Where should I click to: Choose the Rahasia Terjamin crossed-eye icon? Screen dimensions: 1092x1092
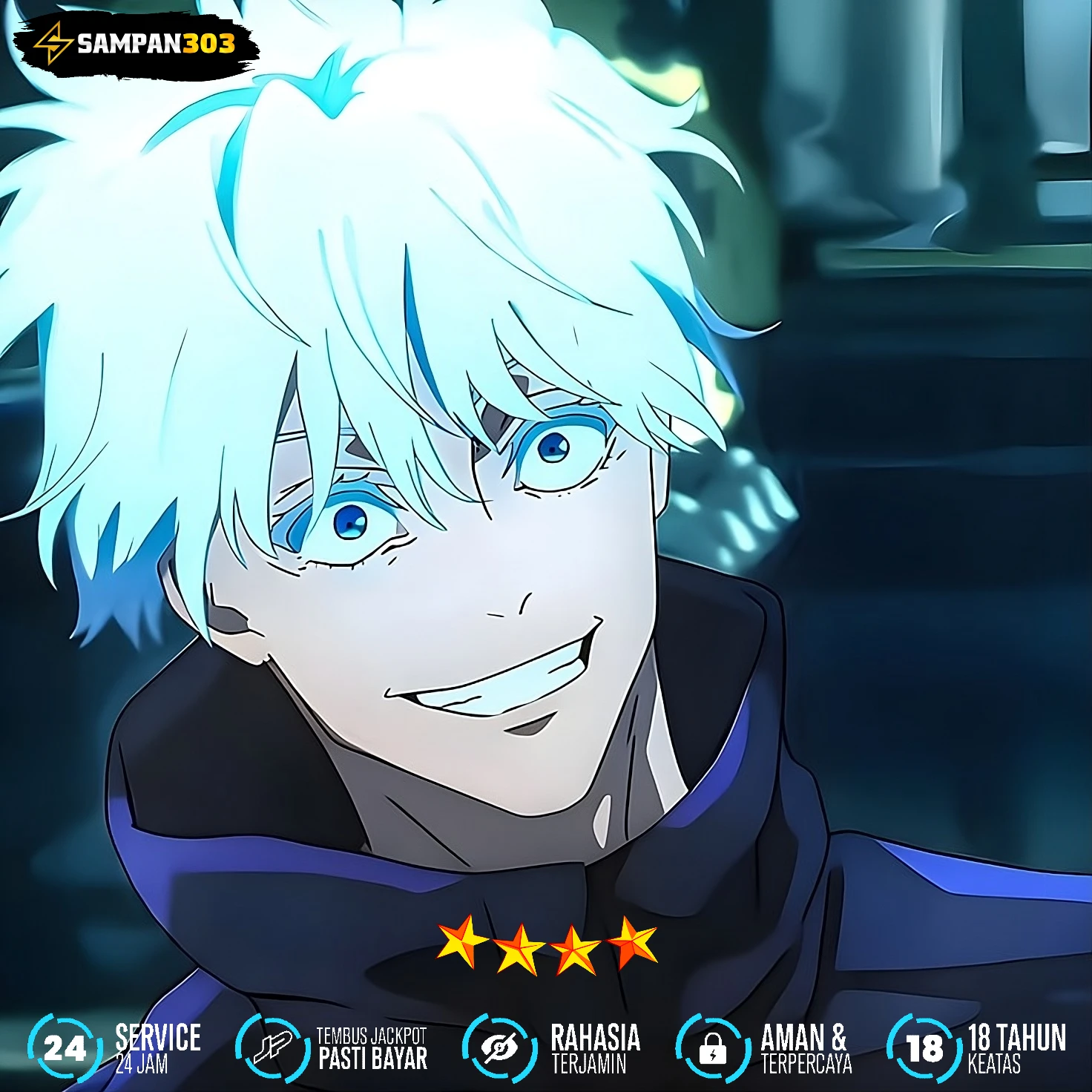pyautogui.click(x=499, y=1047)
